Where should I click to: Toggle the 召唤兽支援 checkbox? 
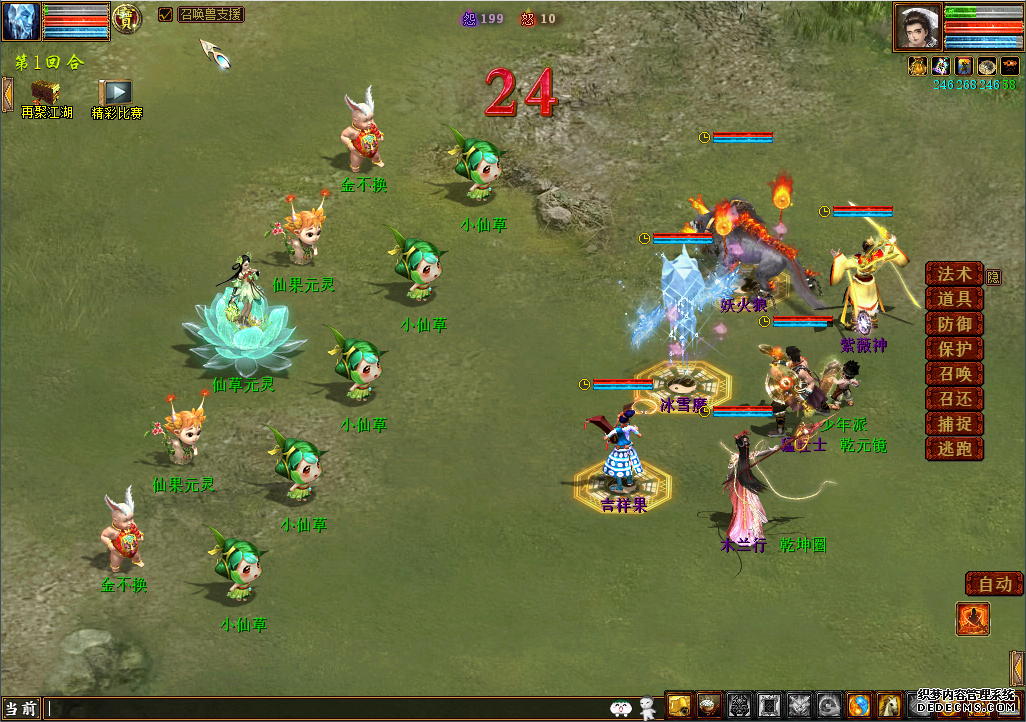tap(166, 15)
